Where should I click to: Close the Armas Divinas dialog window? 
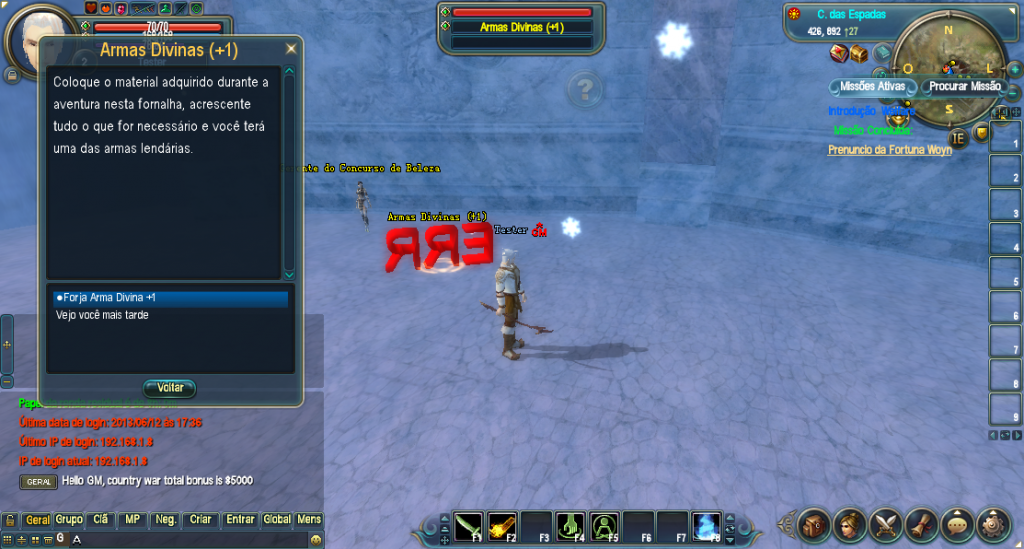(x=291, y=48)
